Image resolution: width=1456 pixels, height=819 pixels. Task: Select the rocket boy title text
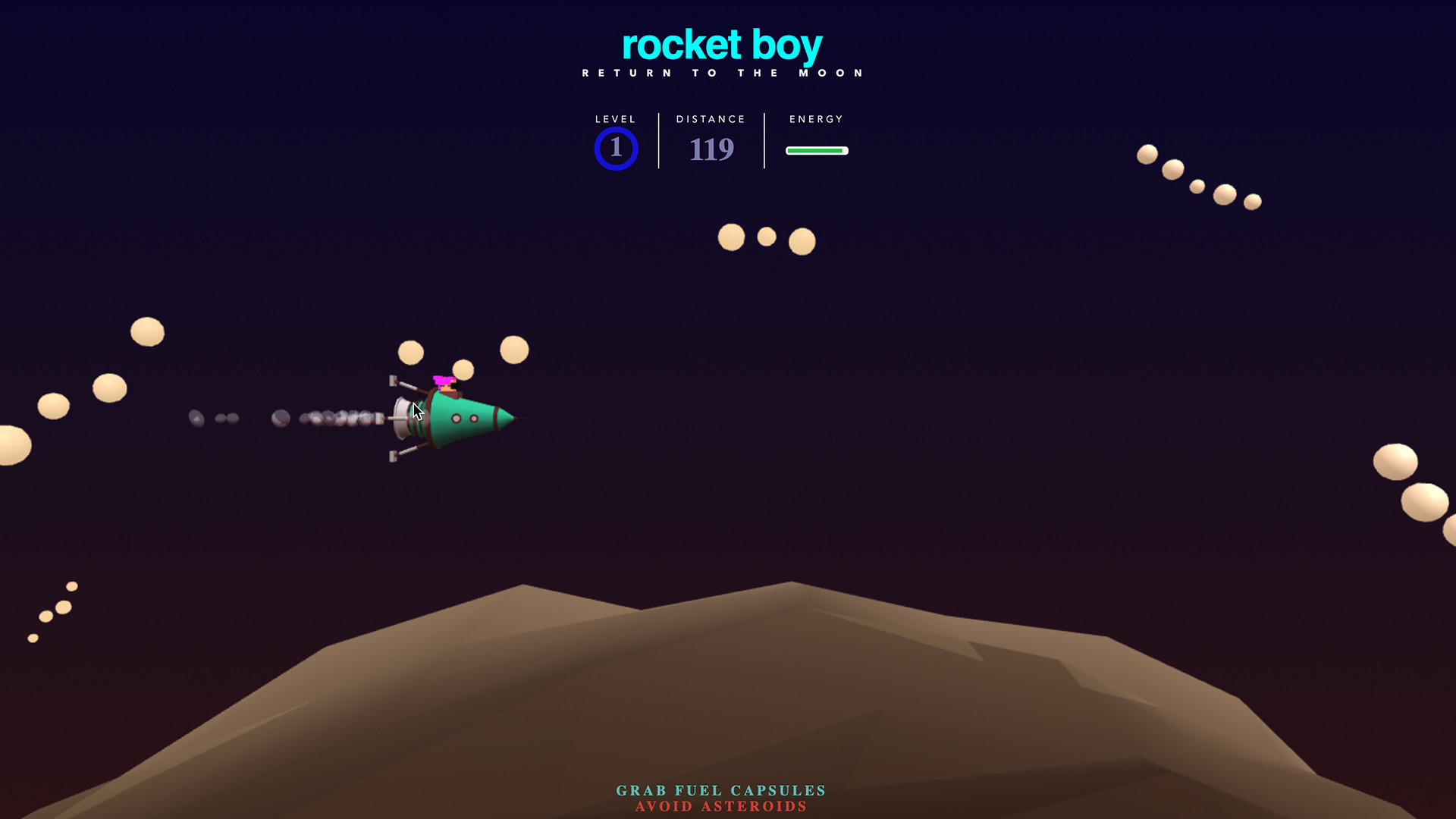coord(721,44)
